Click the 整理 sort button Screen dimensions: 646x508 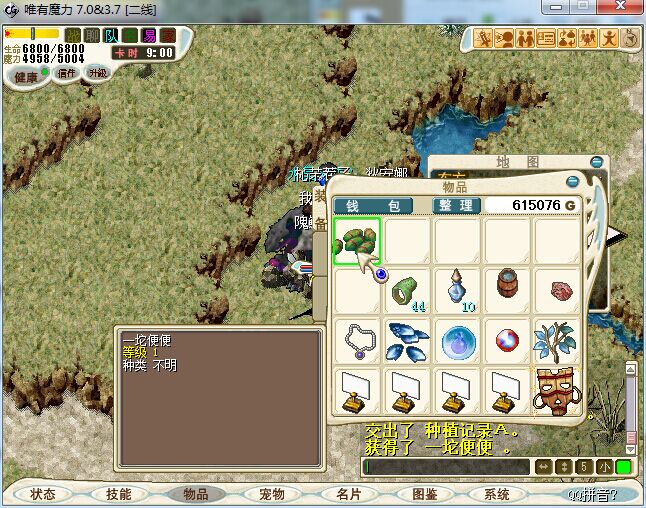(456, 205)
